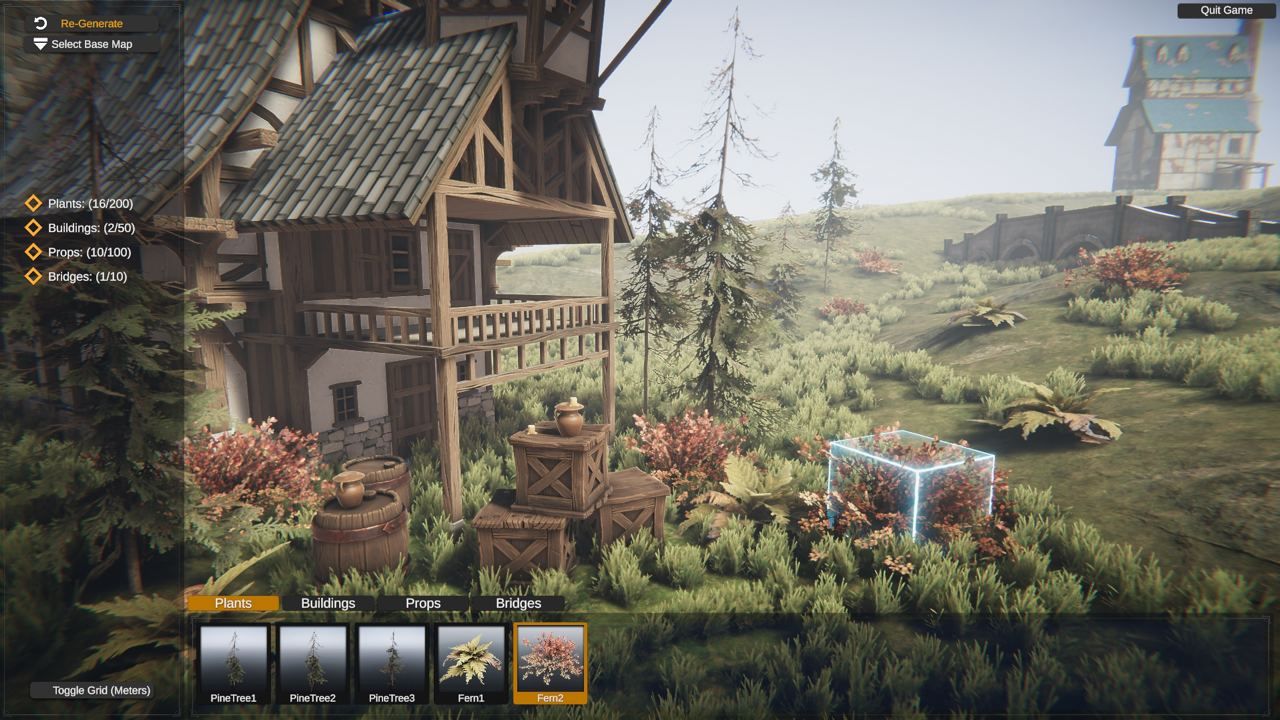Open the Buildings tab
This screenshot has height=720, width=1280.
click(328, 603)
